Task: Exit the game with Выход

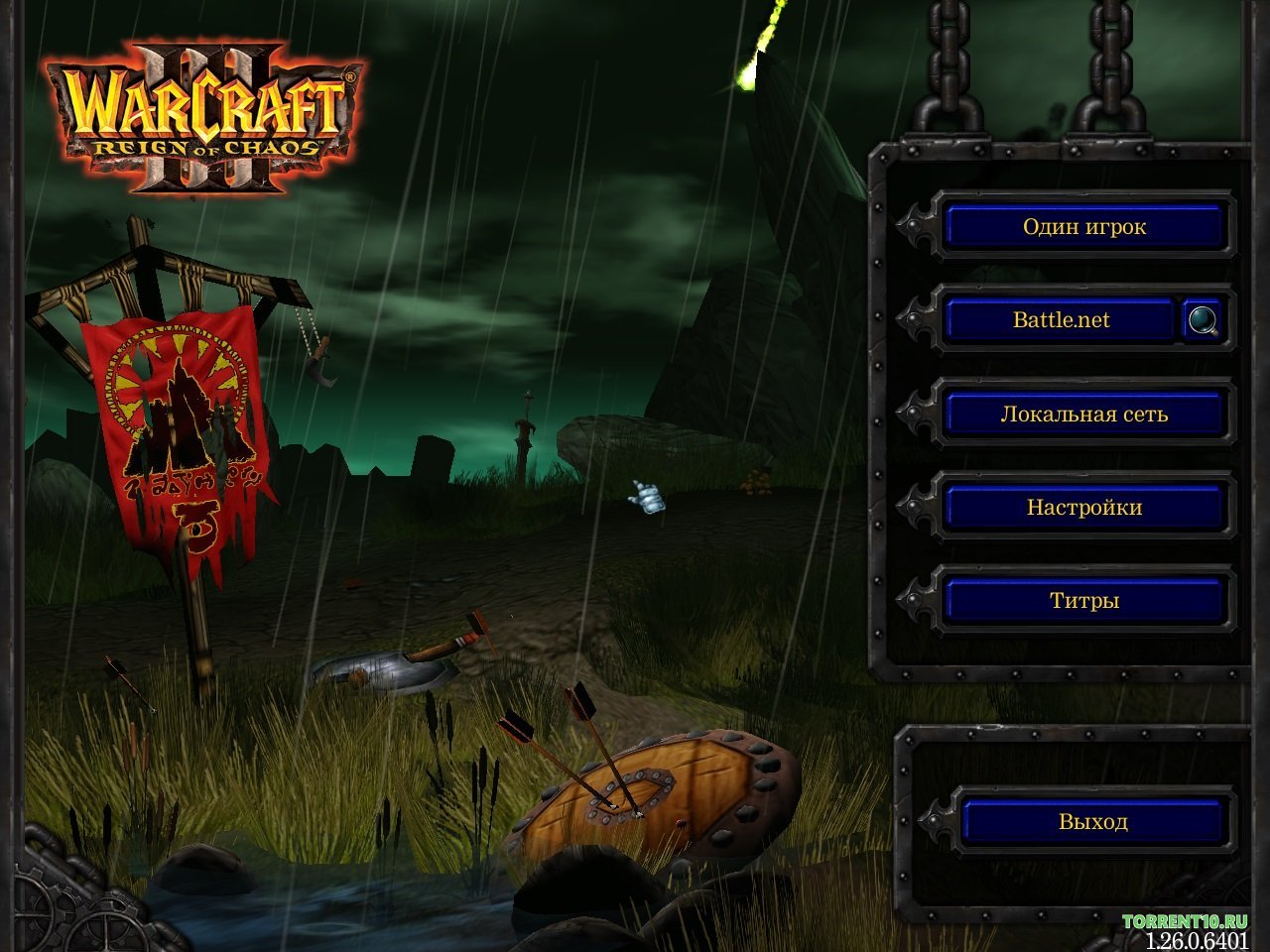Action: (1092, 822)
